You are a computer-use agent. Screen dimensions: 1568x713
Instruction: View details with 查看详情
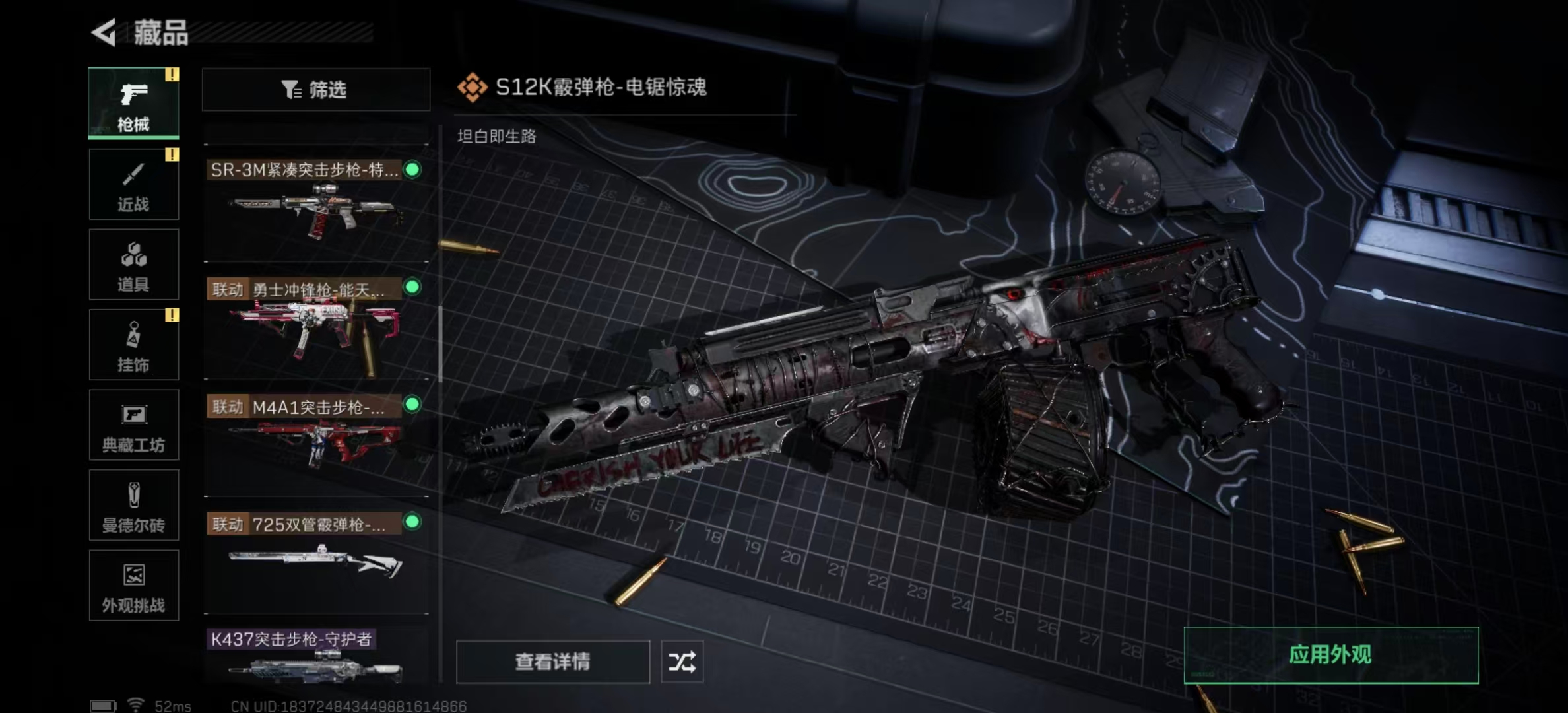click(552, 662)
